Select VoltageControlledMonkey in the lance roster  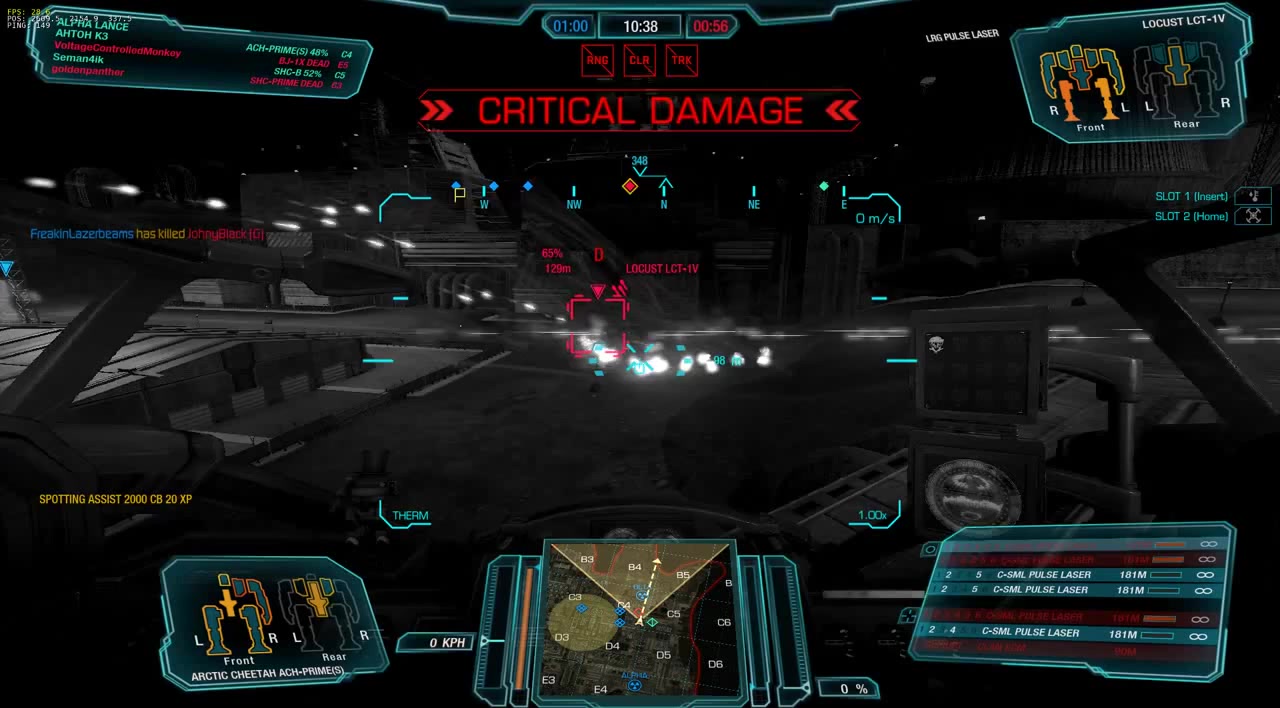(x=117, y=48)
